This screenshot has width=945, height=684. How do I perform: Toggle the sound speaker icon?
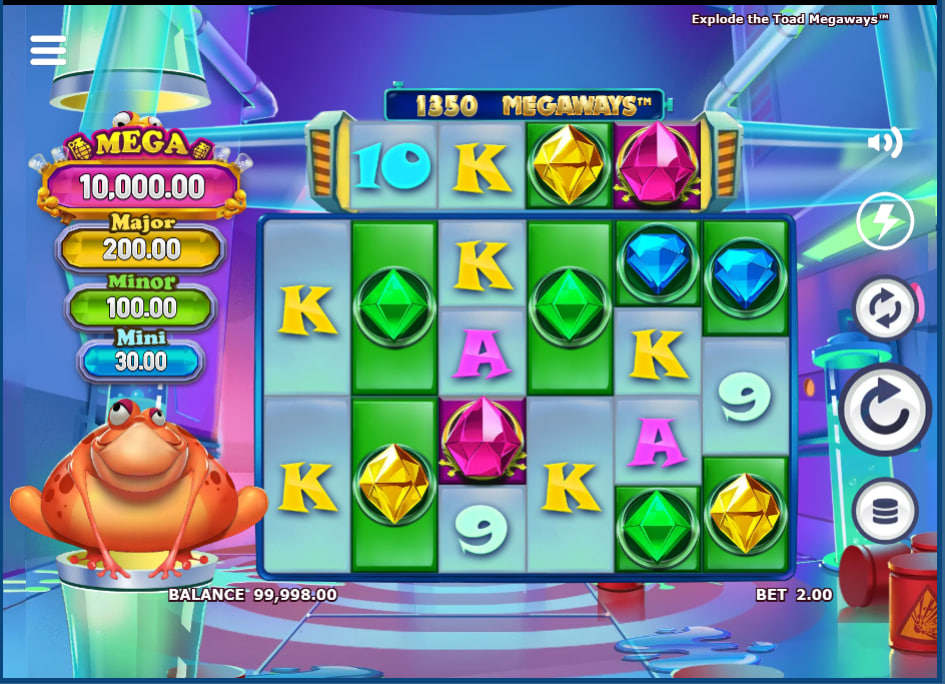pyautogui.click(x=884, y=144)
